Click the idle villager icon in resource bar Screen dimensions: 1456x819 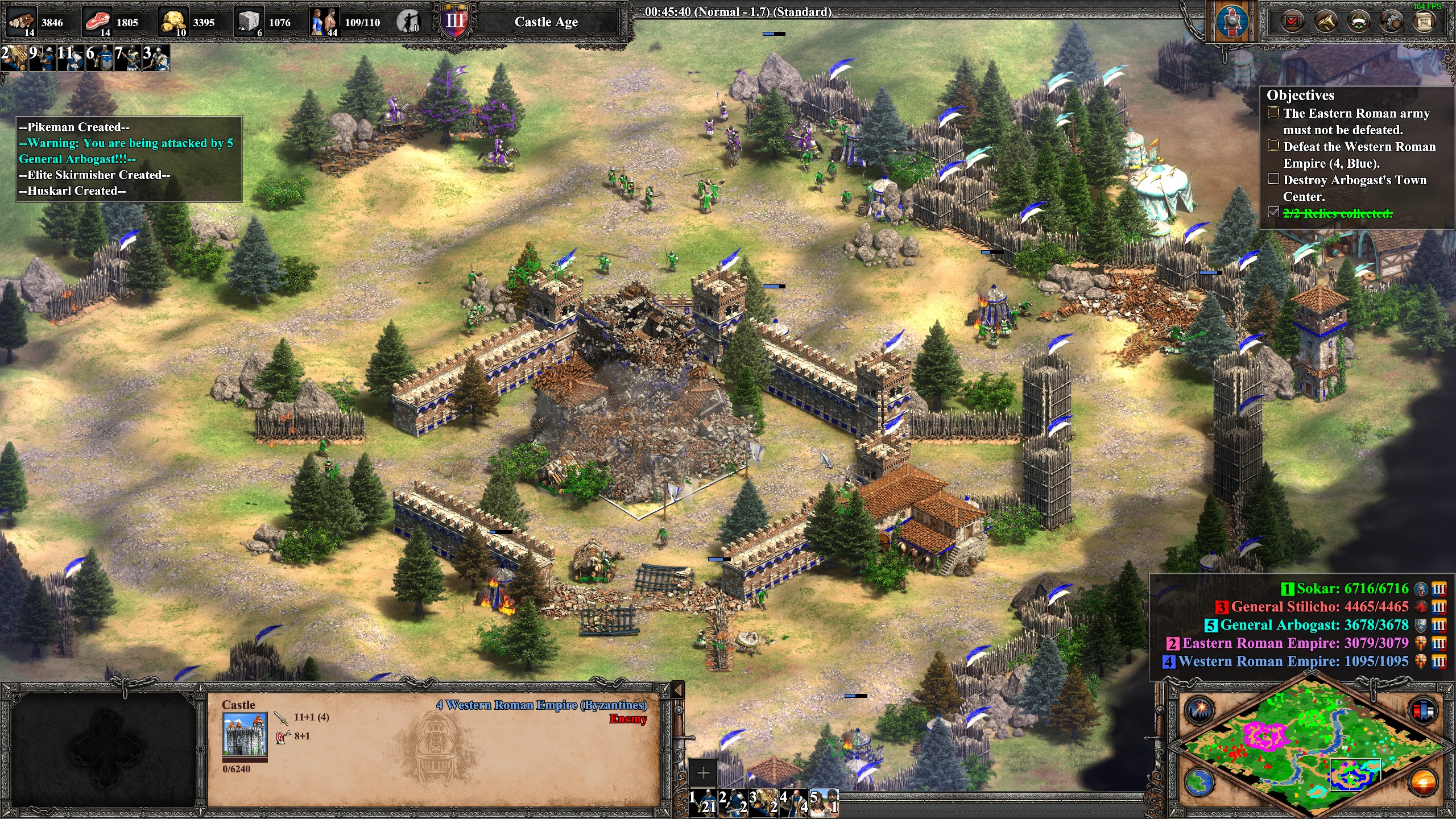[408, 22]
